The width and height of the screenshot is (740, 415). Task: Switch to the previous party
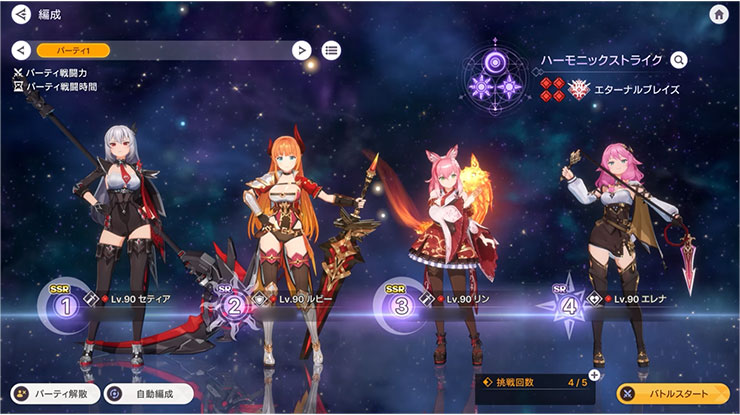tap(21, 50)
